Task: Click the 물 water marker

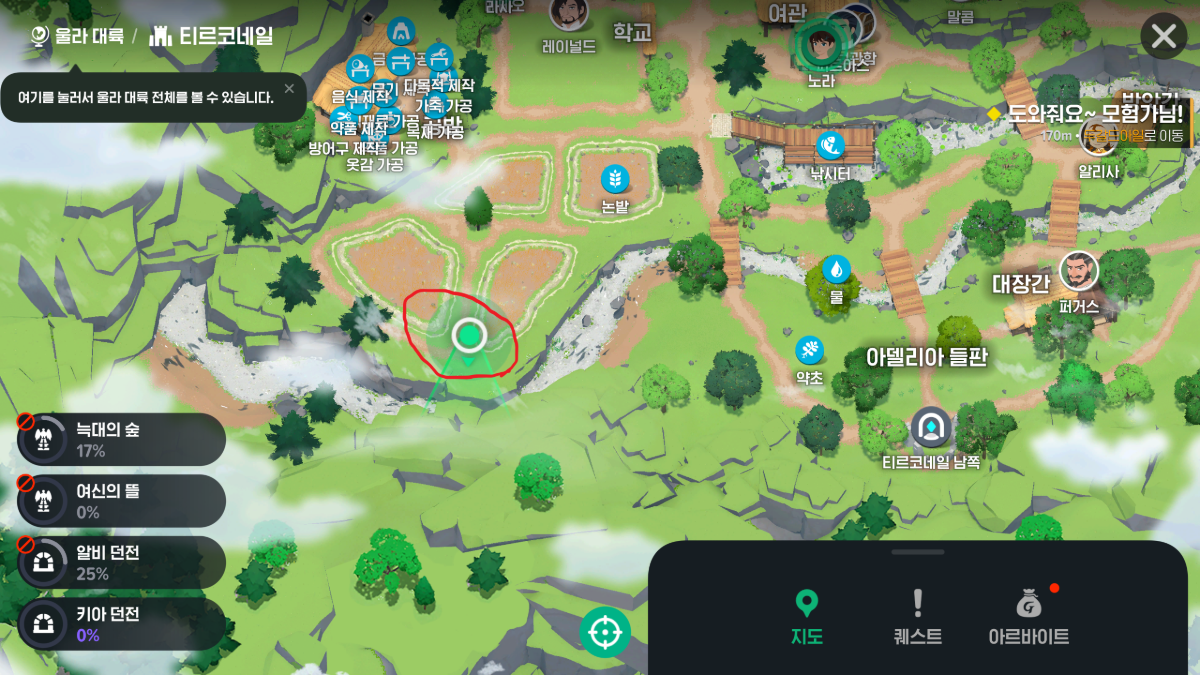Action: pos(836,268)
